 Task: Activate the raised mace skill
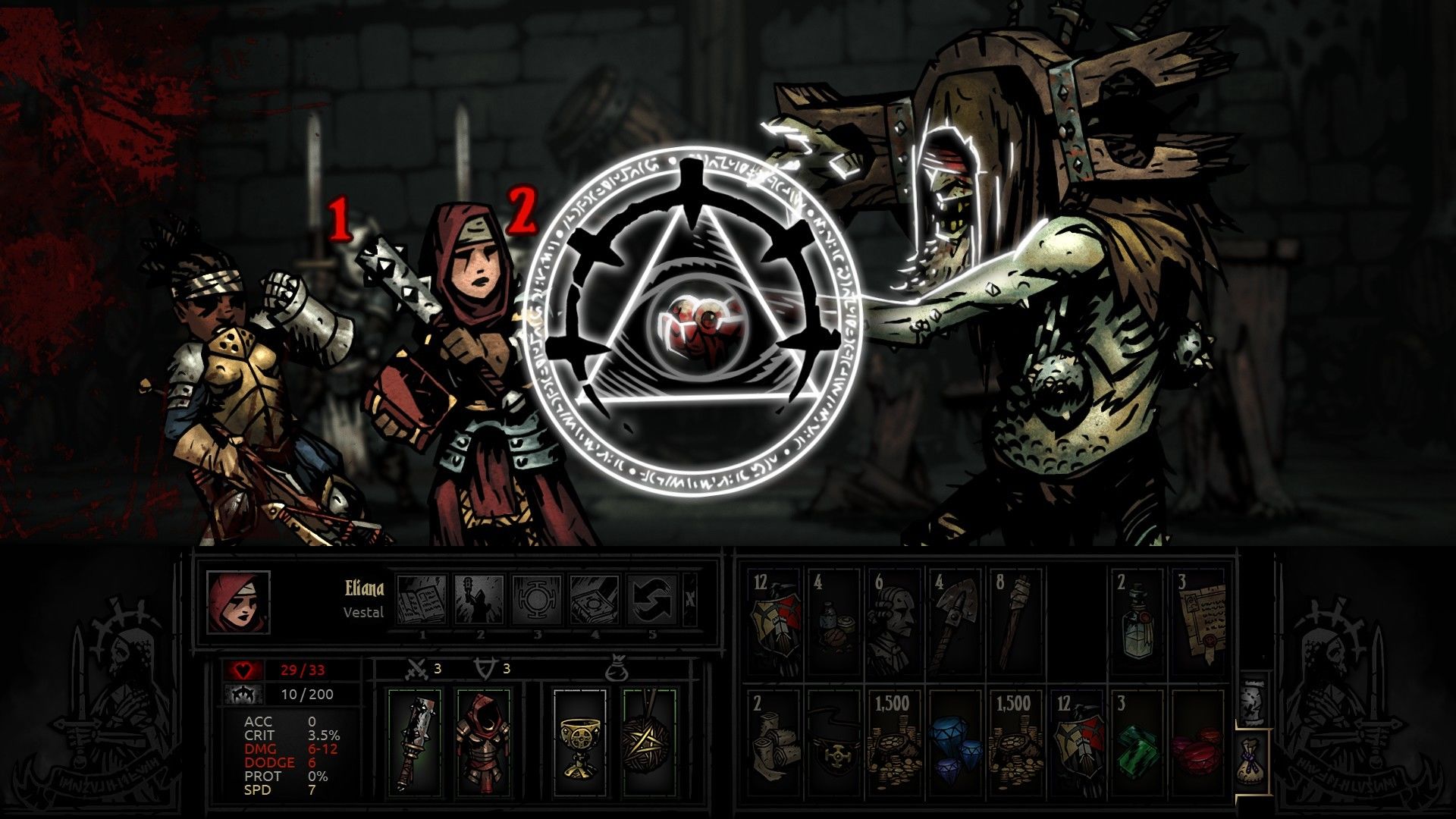click(x=479, y=600)
